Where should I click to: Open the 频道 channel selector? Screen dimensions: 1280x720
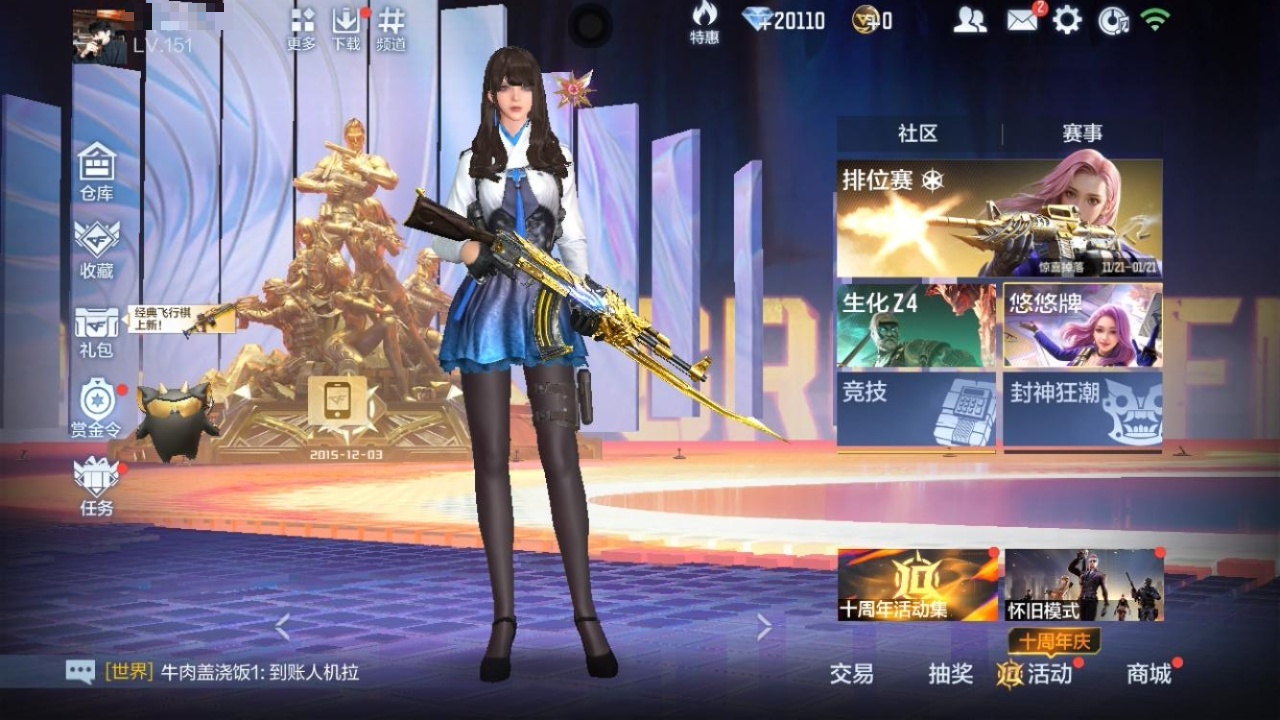click(390, 28)
